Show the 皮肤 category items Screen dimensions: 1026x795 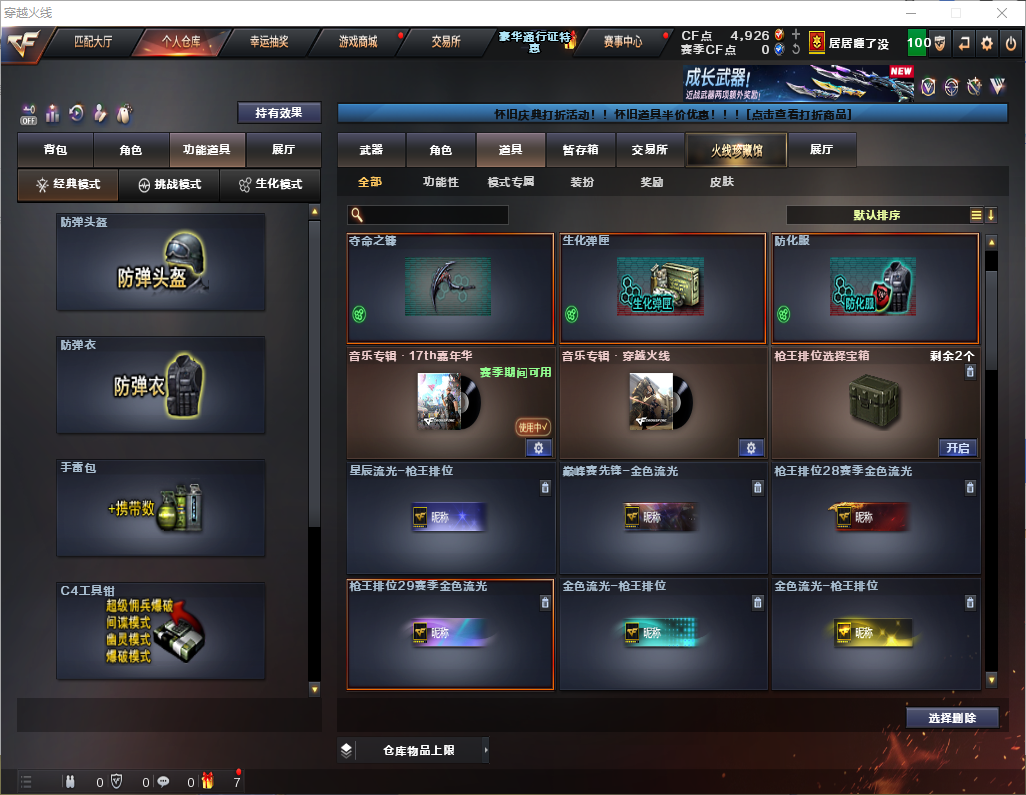pyautogui.click(x=721, y=182)
